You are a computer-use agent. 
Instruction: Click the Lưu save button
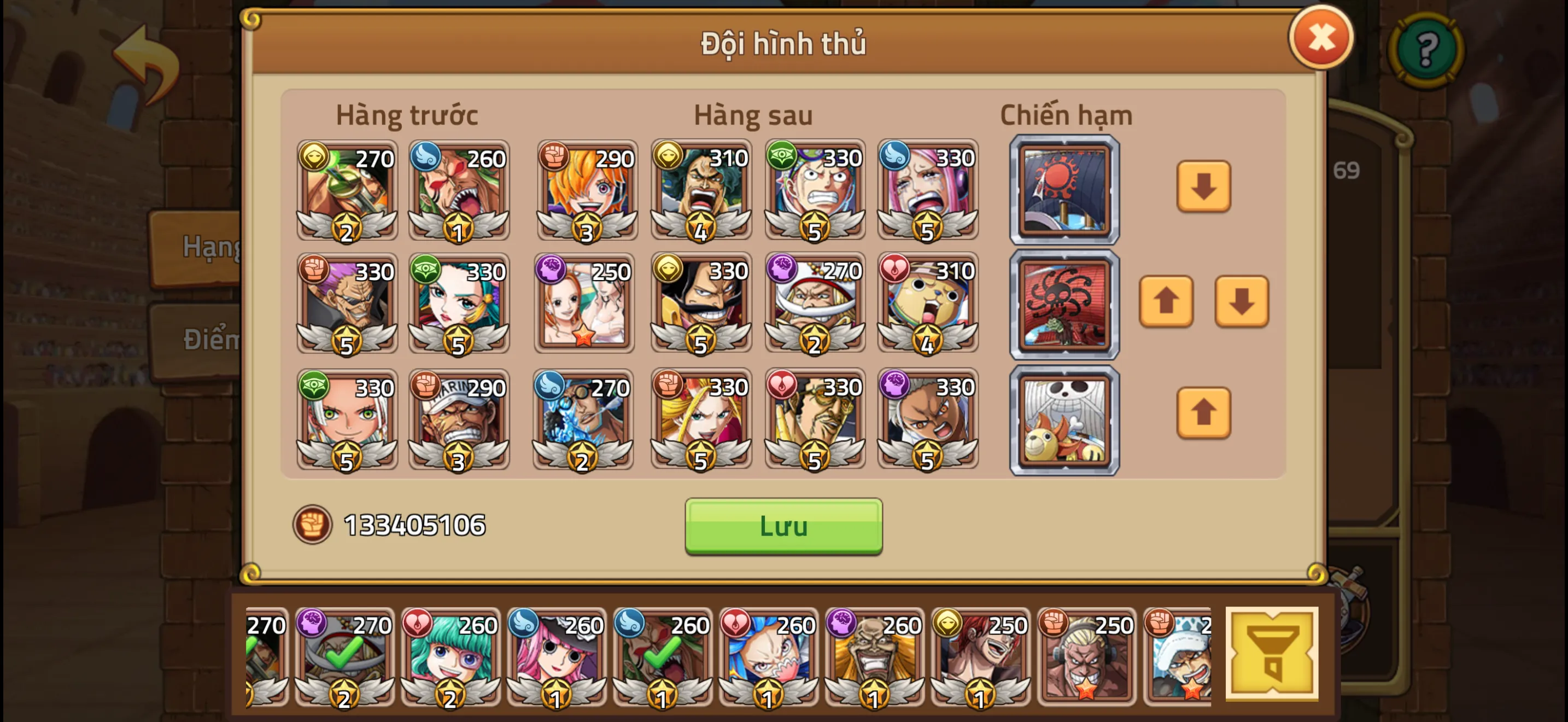(x=782, y=527)
